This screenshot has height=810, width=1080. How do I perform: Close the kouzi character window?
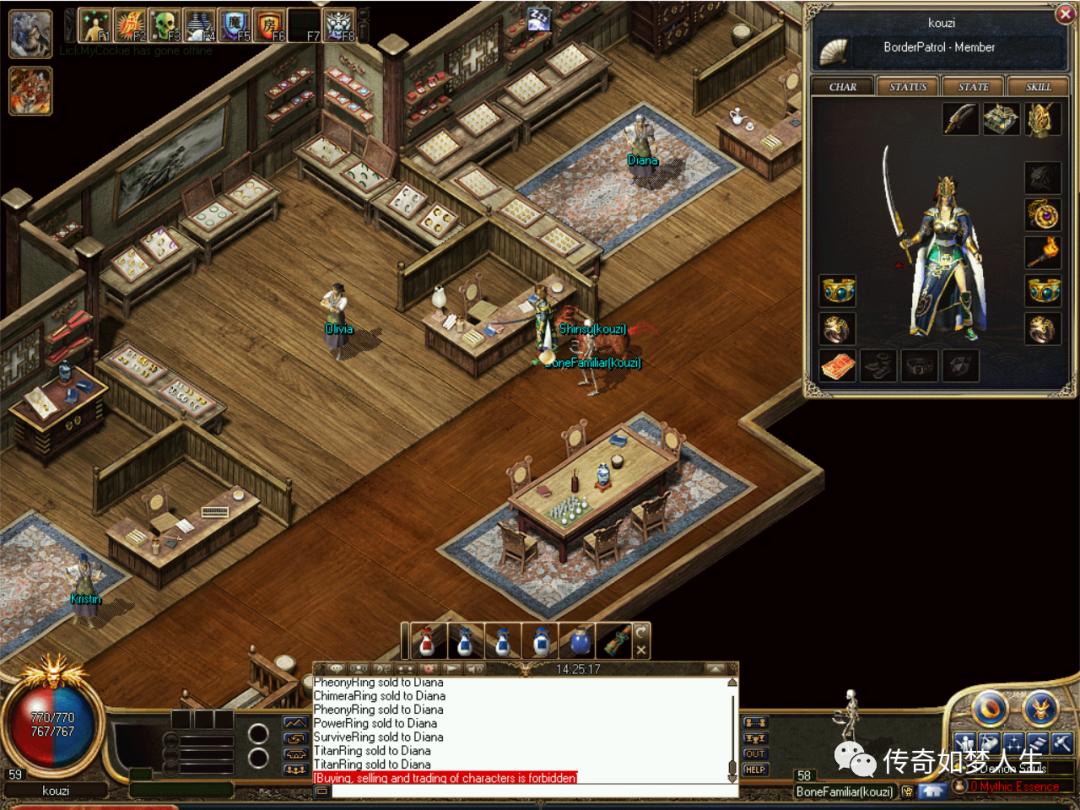click(x=1066, y=13)
